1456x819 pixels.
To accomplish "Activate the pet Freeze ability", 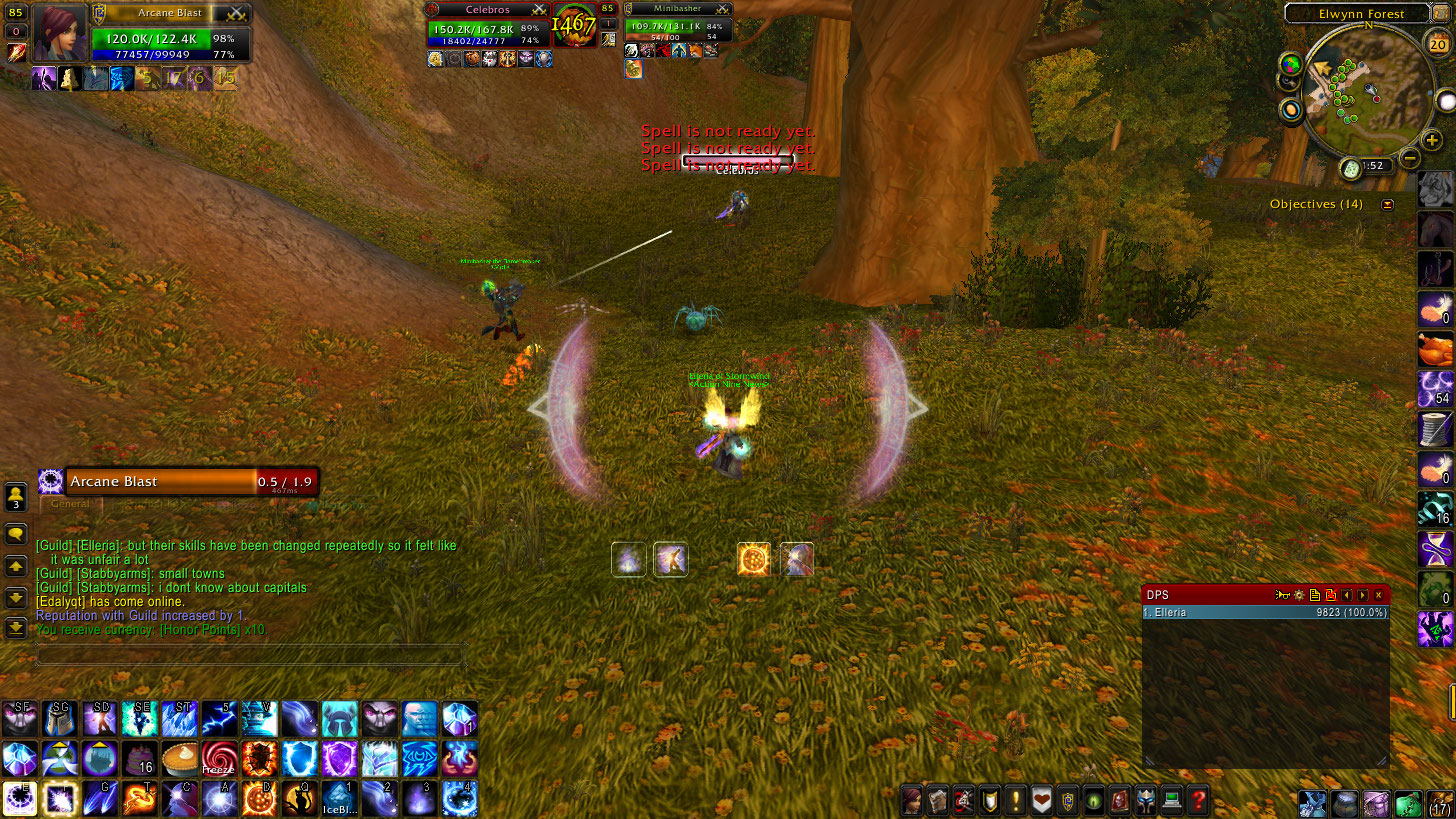I will coord(219,759).
